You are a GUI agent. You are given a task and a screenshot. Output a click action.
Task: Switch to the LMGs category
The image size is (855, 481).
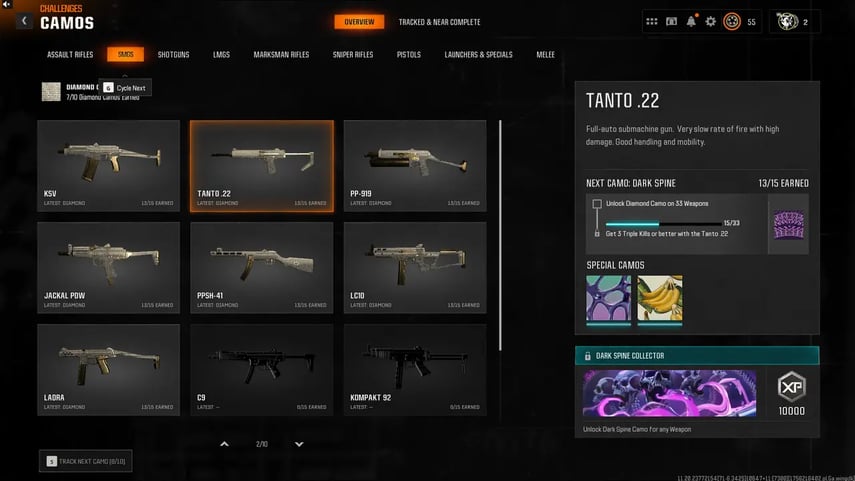point(221,54)
